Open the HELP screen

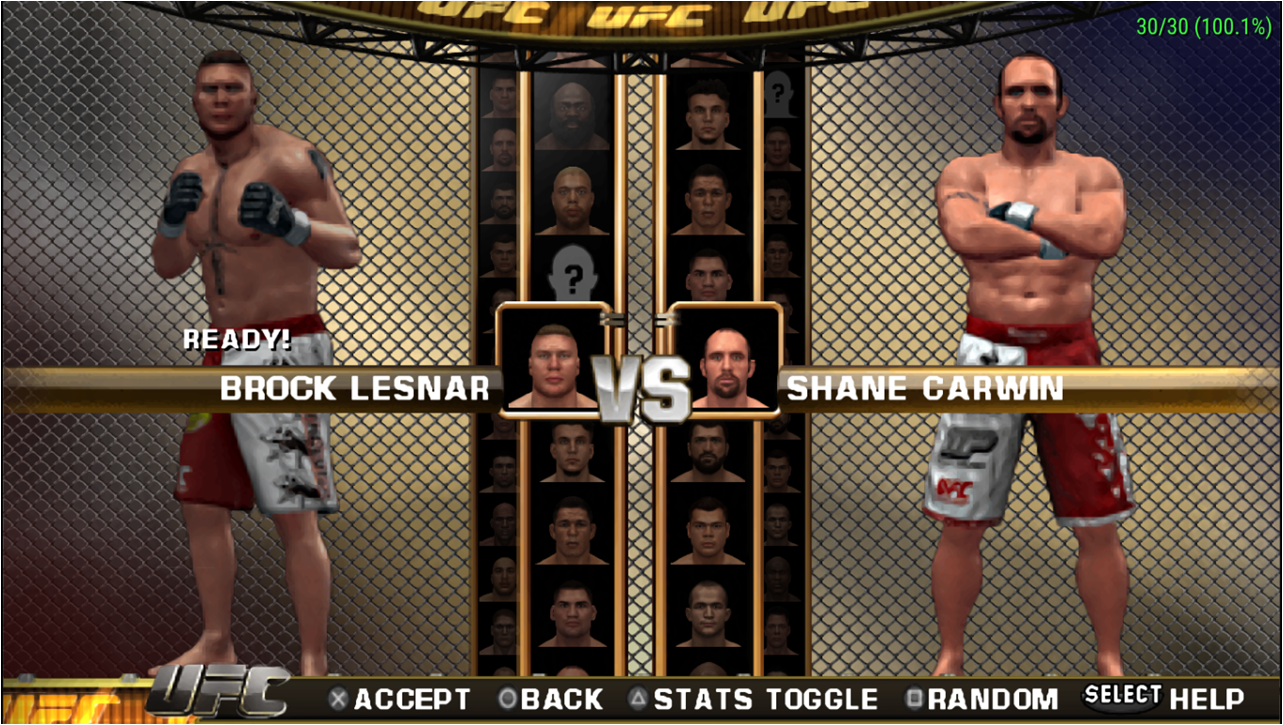[1208, 700]
